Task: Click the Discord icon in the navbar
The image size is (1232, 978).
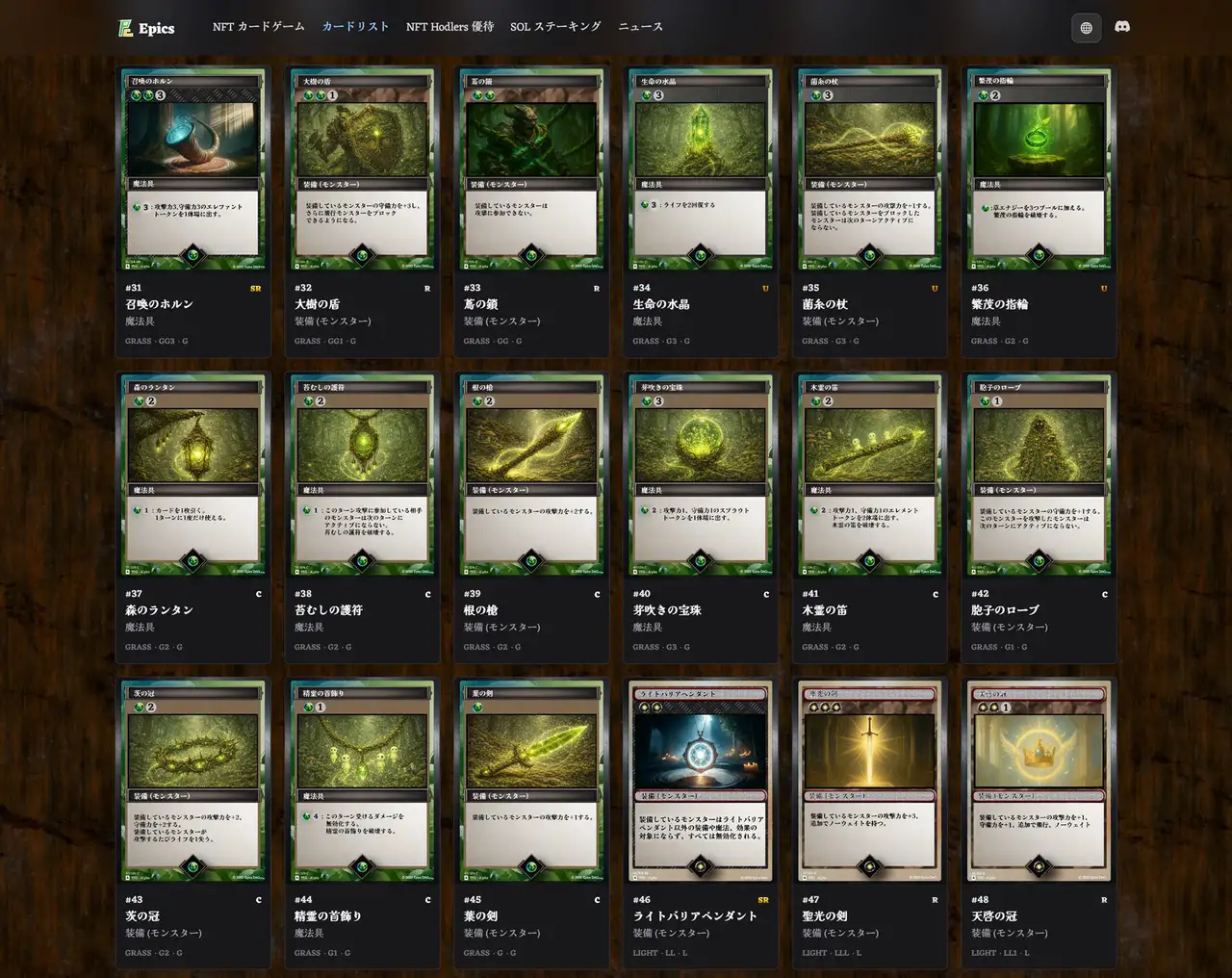Action: pos(1122,28)
